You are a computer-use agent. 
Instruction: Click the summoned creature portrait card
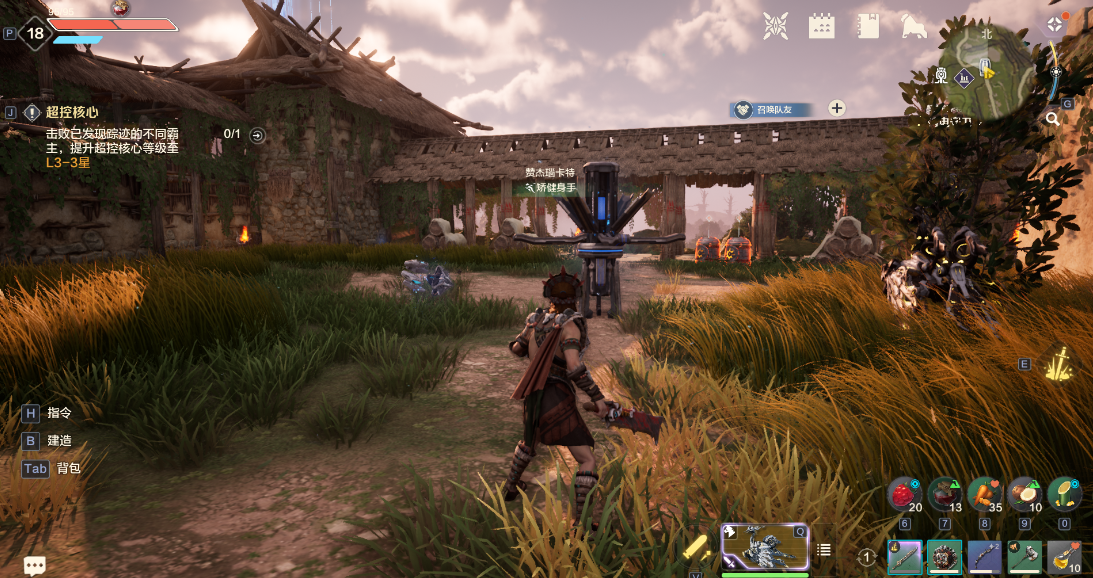pos(764,546)
